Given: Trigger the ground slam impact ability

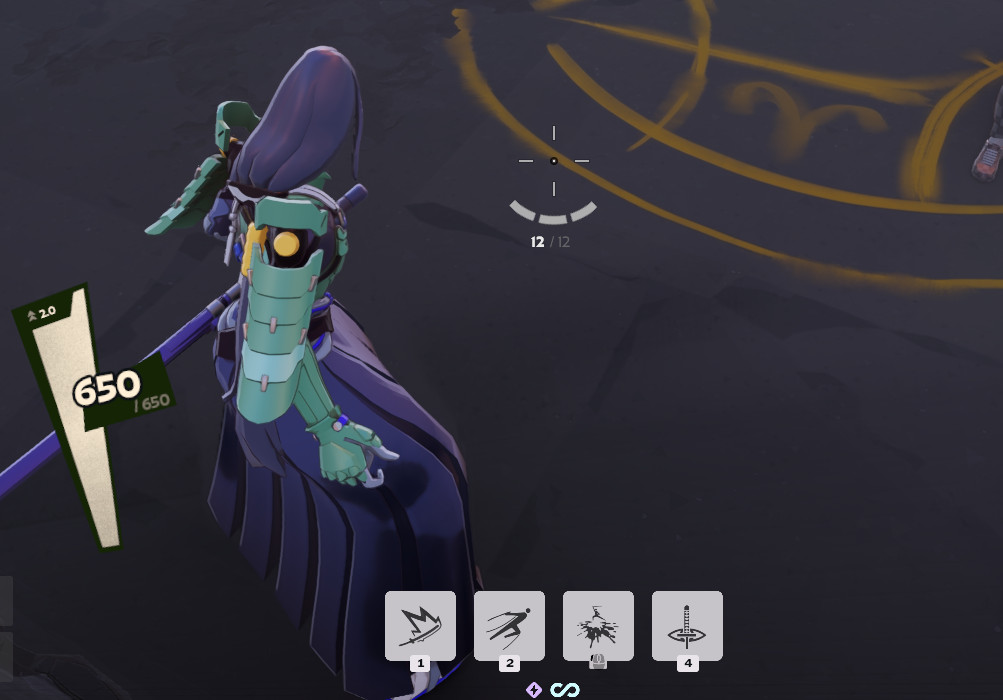Looking at the screenshot, I should [x=598, y=625].
